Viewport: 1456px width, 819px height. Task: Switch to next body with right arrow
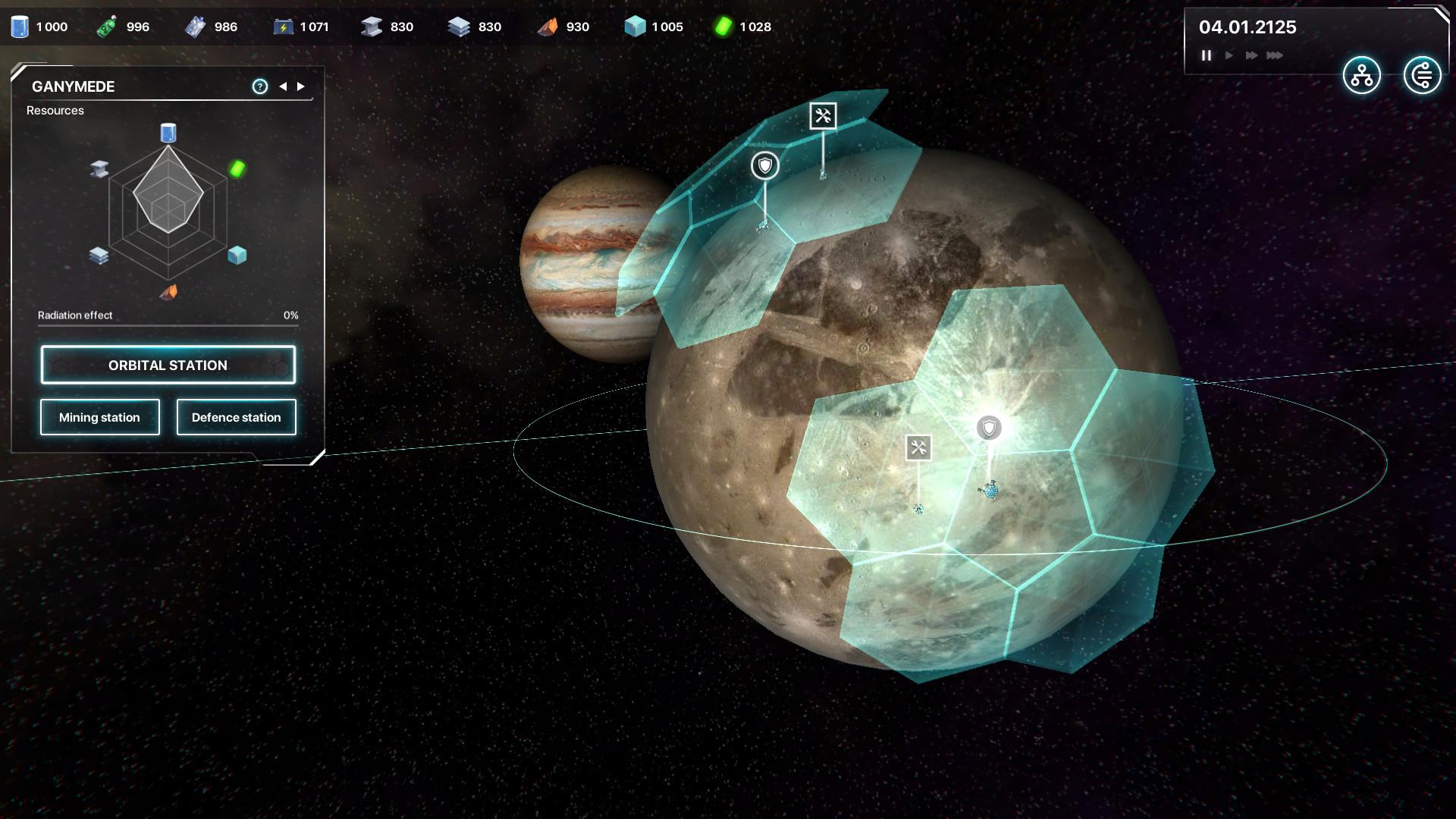(301, 86)
